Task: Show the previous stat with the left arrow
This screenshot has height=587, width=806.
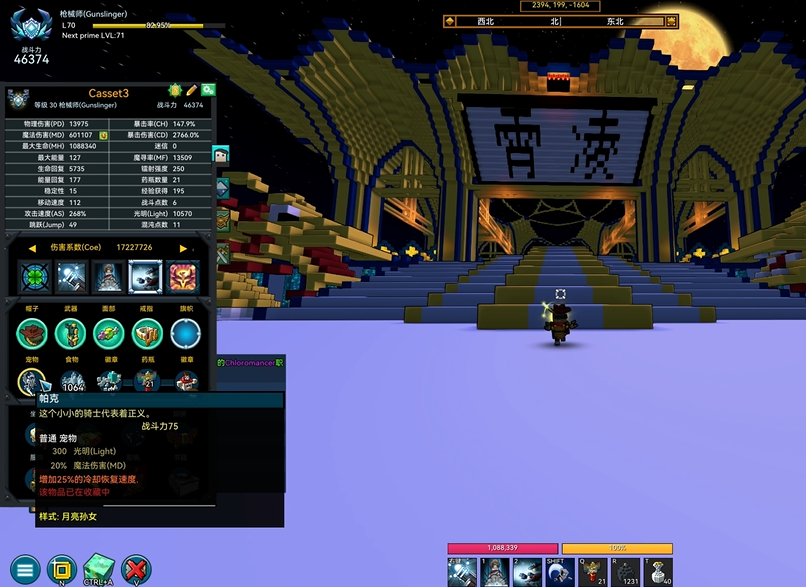Action: (x=31, y=248)
